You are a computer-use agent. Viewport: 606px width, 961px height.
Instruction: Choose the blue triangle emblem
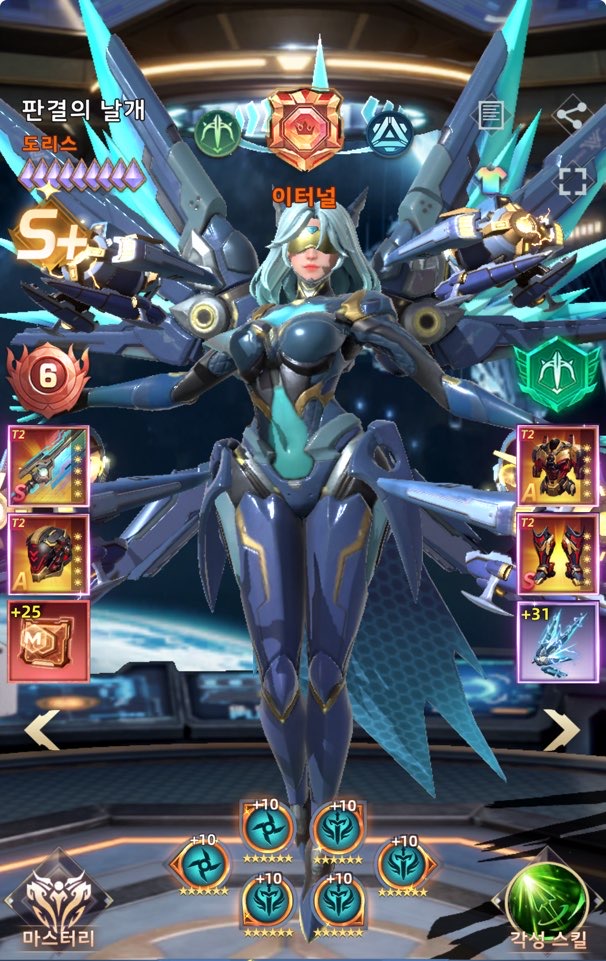390,132
